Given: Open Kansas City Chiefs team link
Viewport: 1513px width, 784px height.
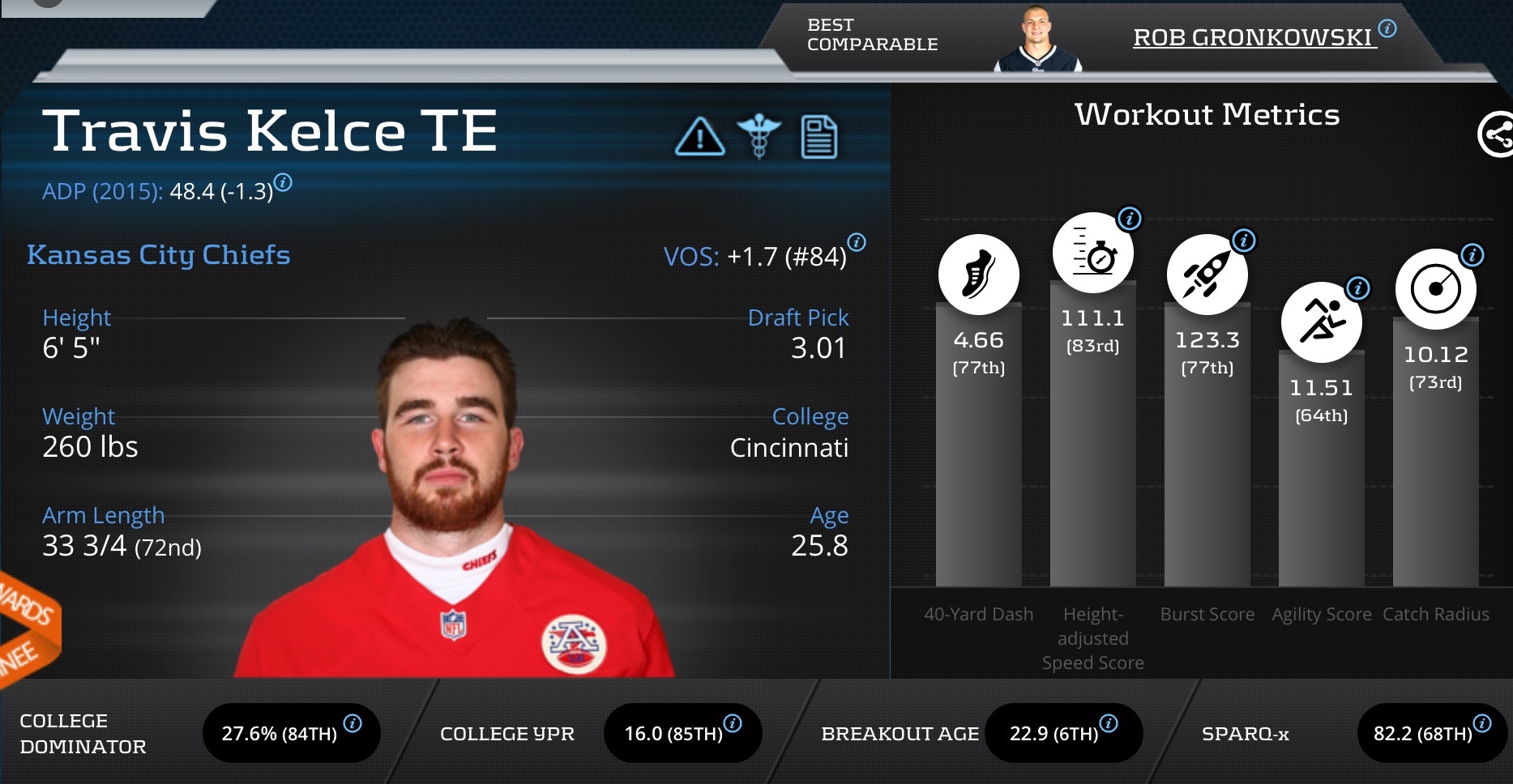Looking at the screenshot, I should coord(159,255).
